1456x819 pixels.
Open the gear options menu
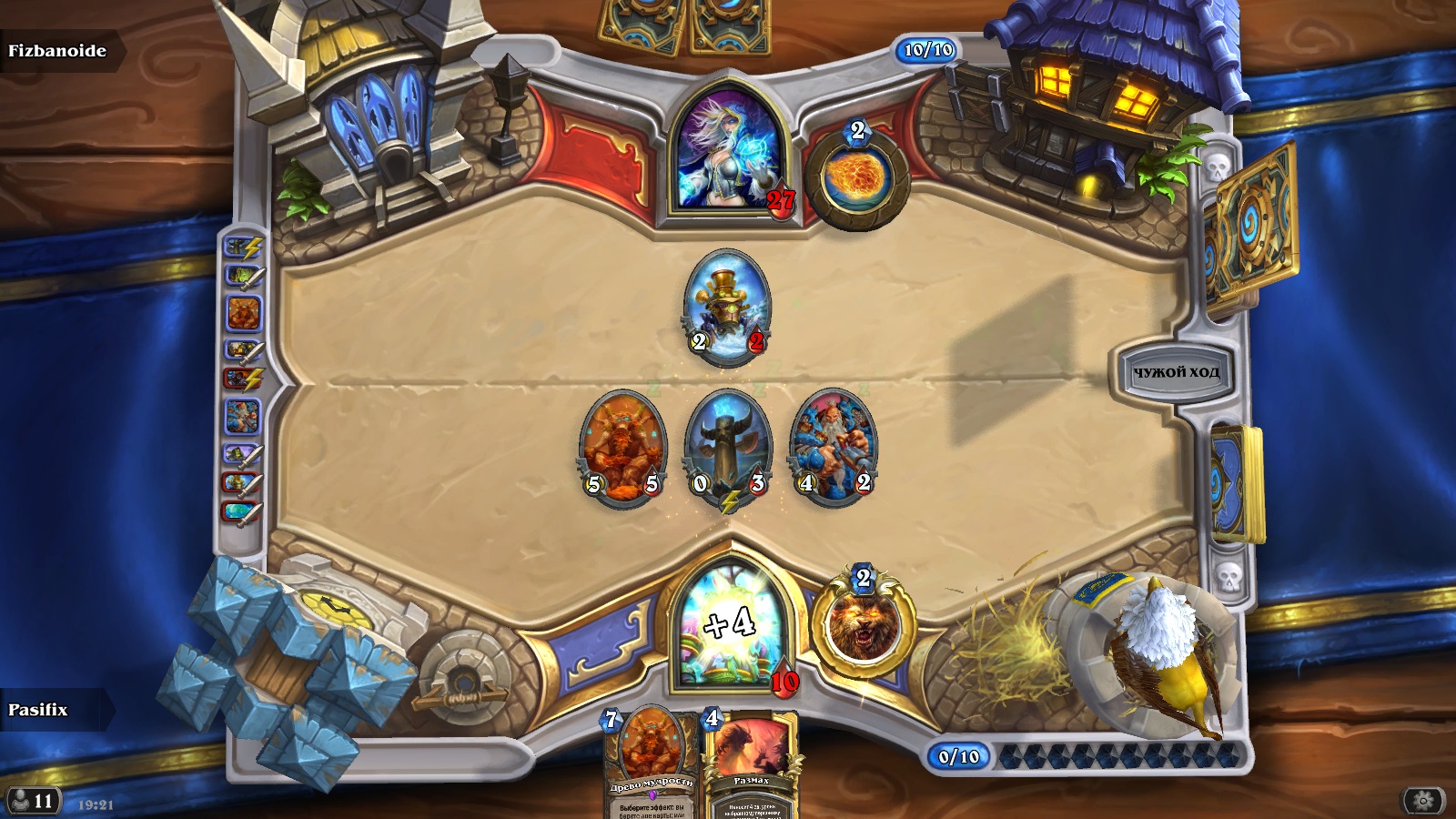[1423, 801]
